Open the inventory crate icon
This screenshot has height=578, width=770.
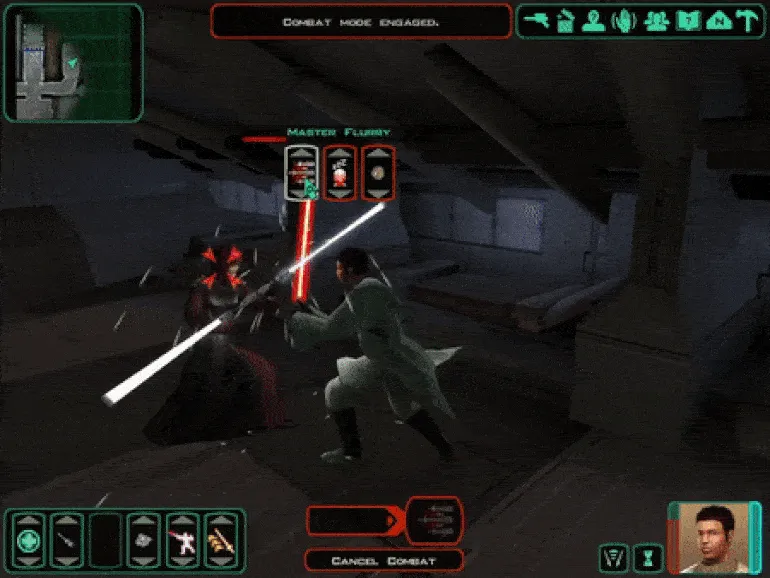[x=566, y=21]
